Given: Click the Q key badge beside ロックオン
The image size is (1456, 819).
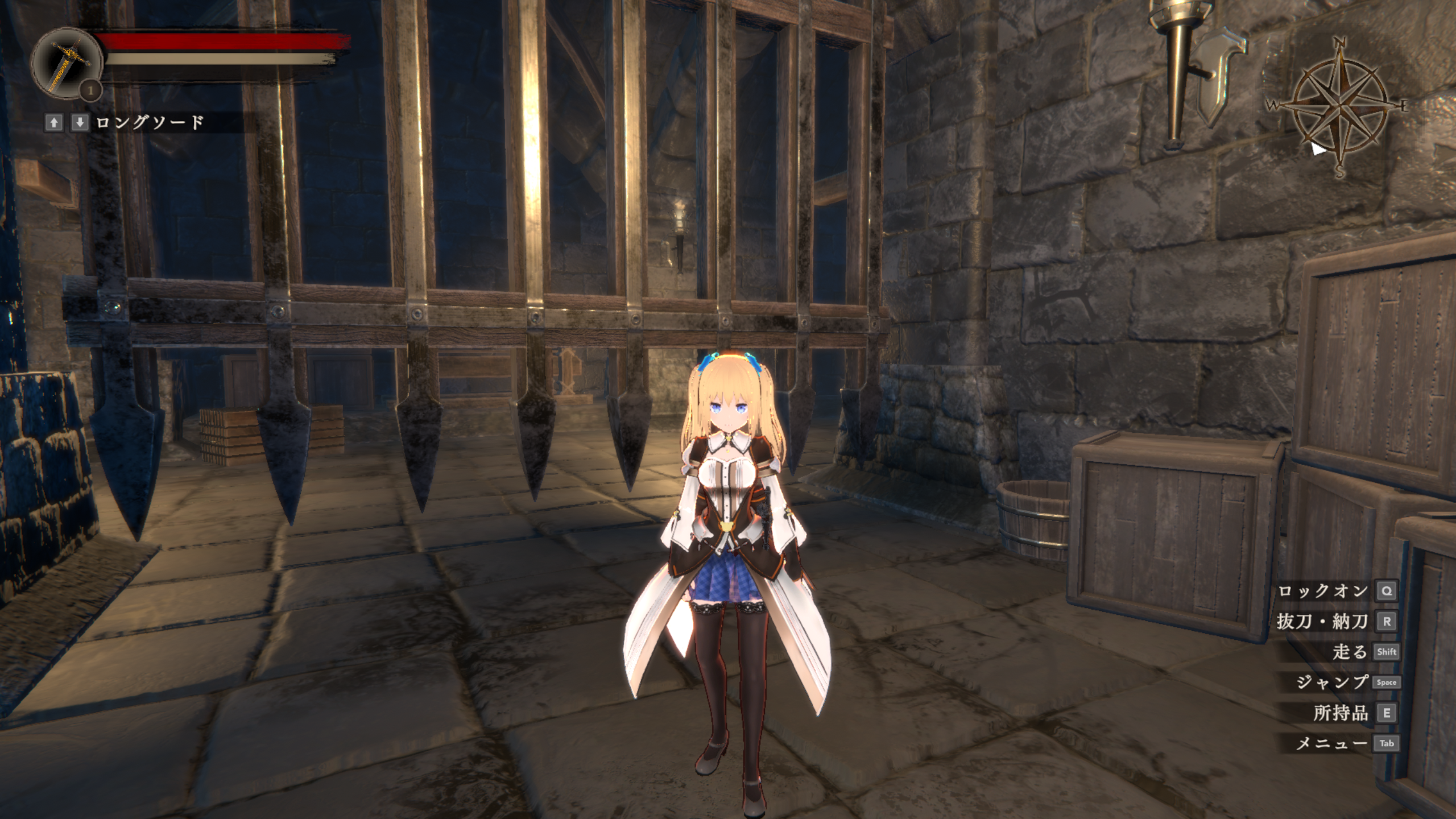Looking at the screenshot, I should [x=1388, y=591].
